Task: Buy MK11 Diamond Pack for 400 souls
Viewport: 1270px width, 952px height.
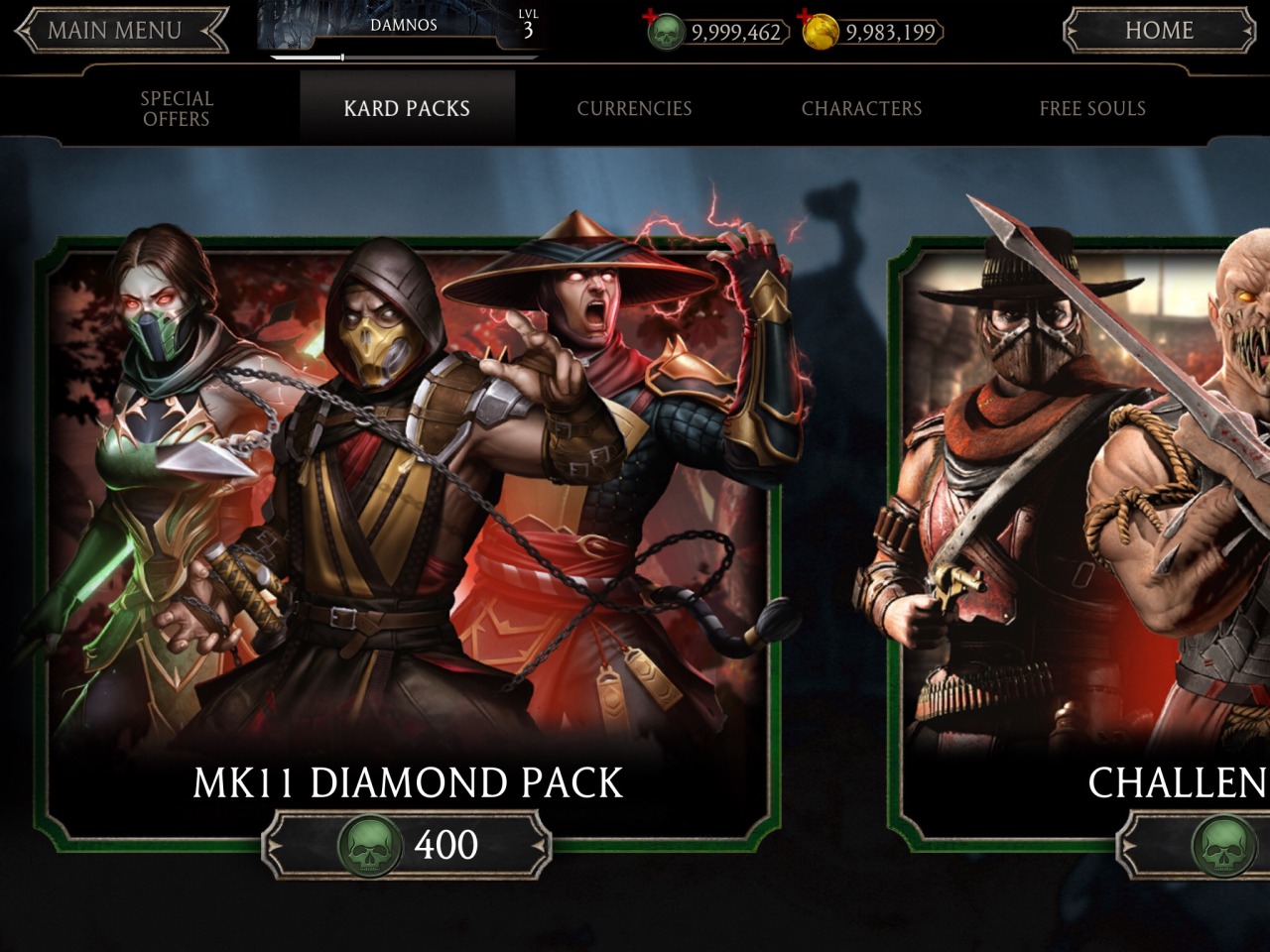Action: [x=407, y=845]
